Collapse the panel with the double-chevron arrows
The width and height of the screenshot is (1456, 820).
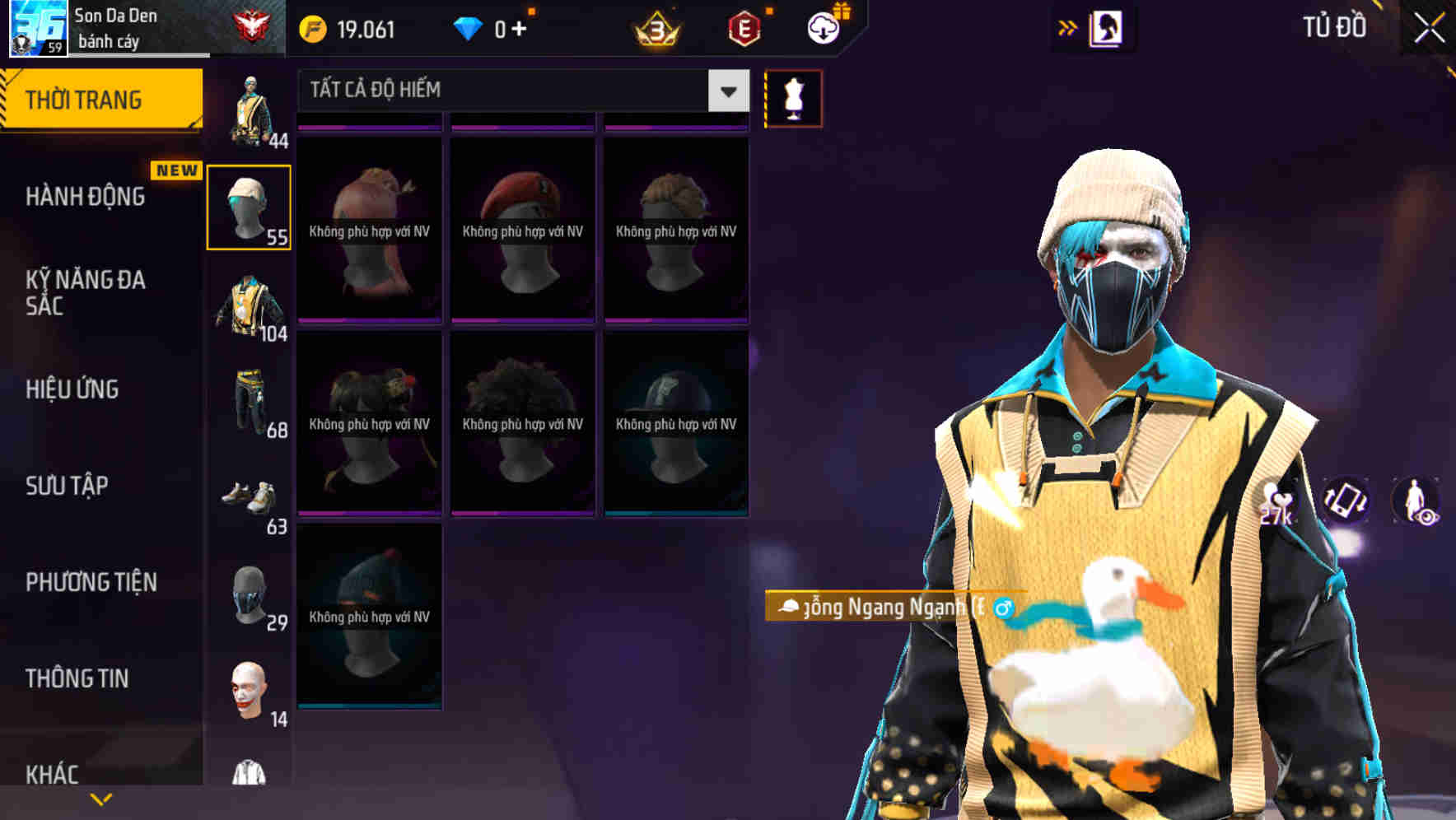click(1068, 26)
